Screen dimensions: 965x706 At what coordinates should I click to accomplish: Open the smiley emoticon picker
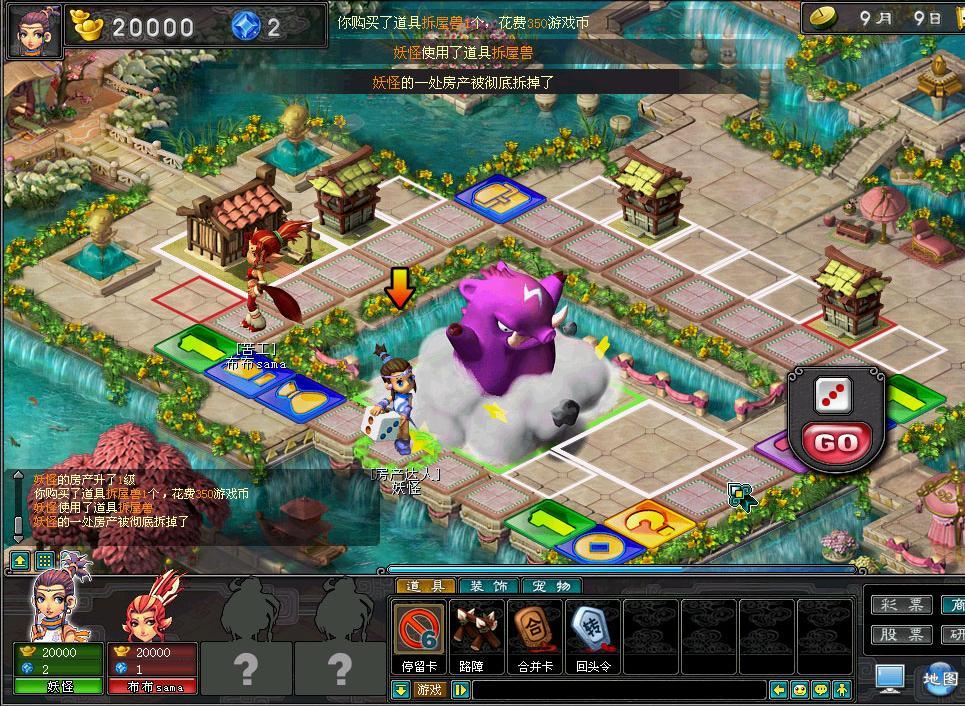coord(799,690)
